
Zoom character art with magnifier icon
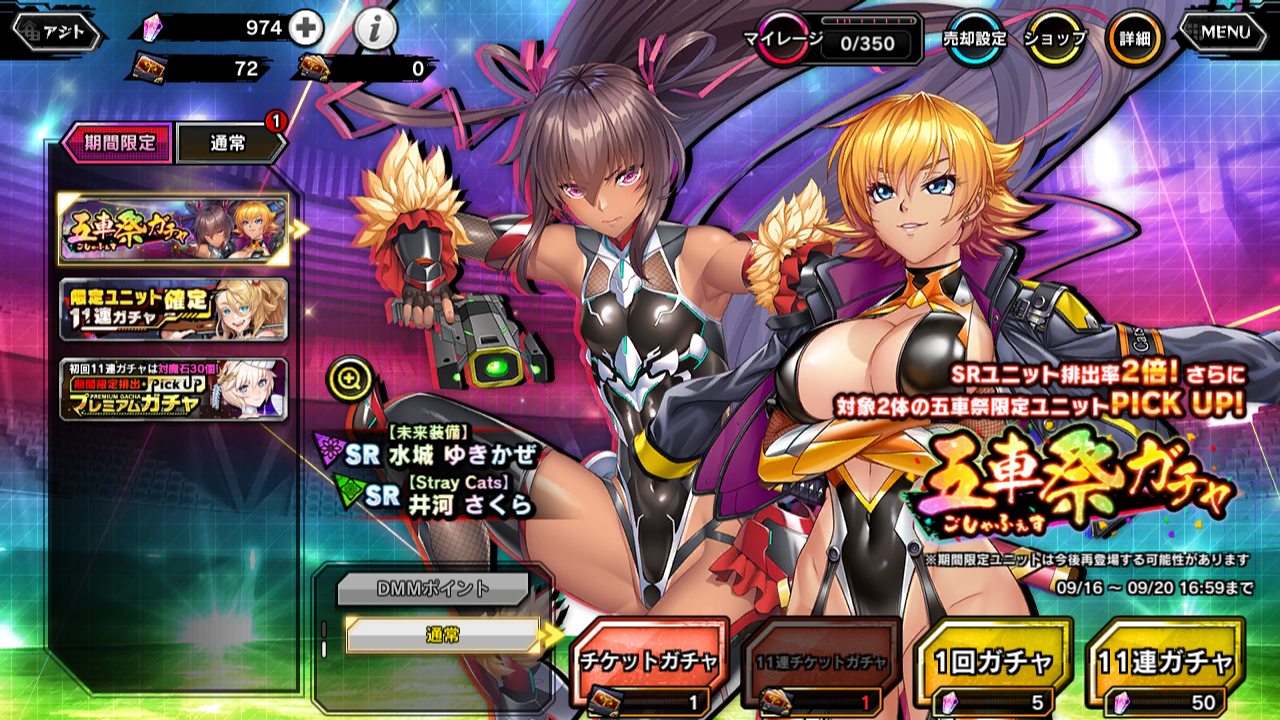349,379
